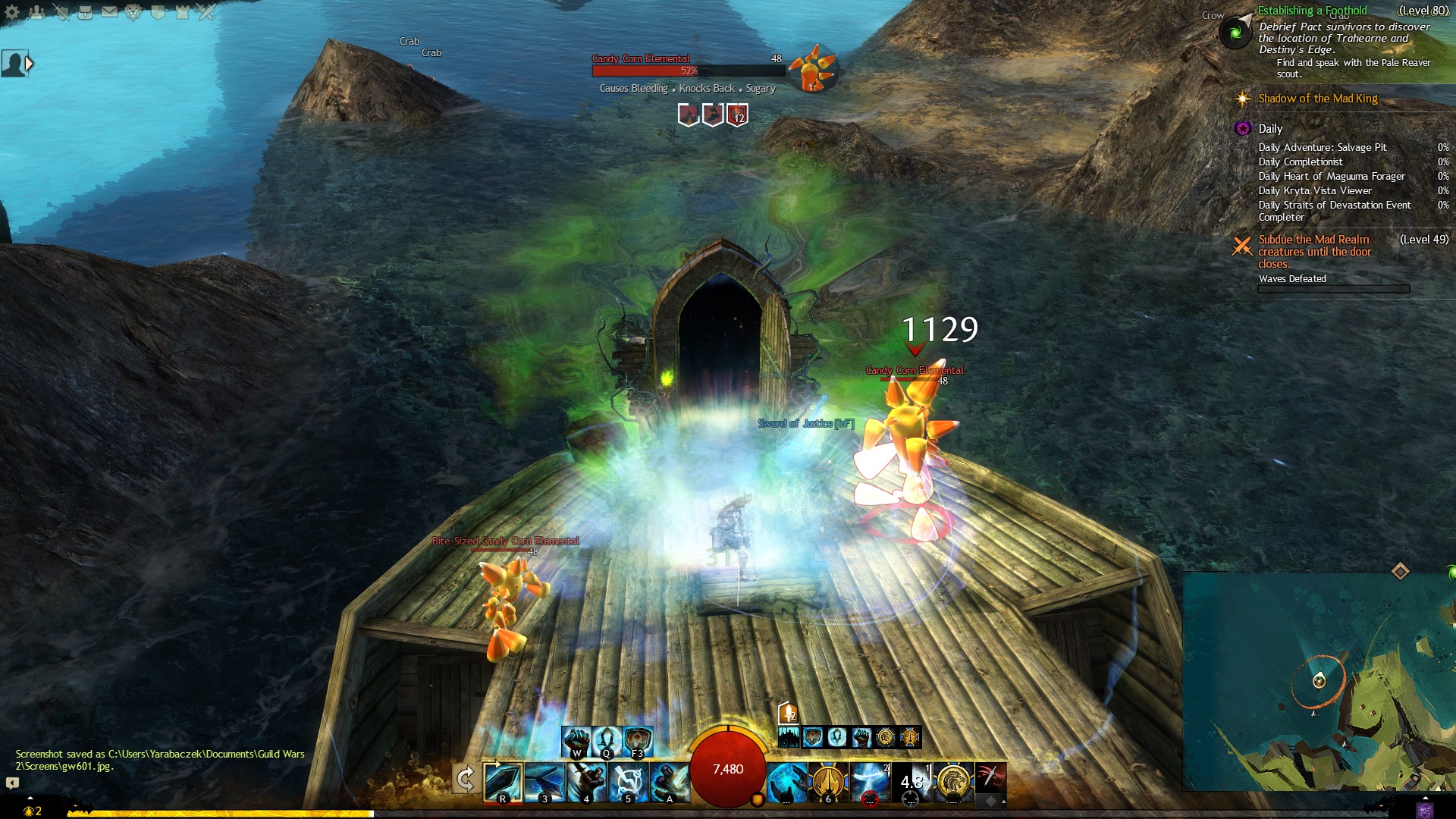
Task: Open the inventory bag icon
Action: point(85,12)
